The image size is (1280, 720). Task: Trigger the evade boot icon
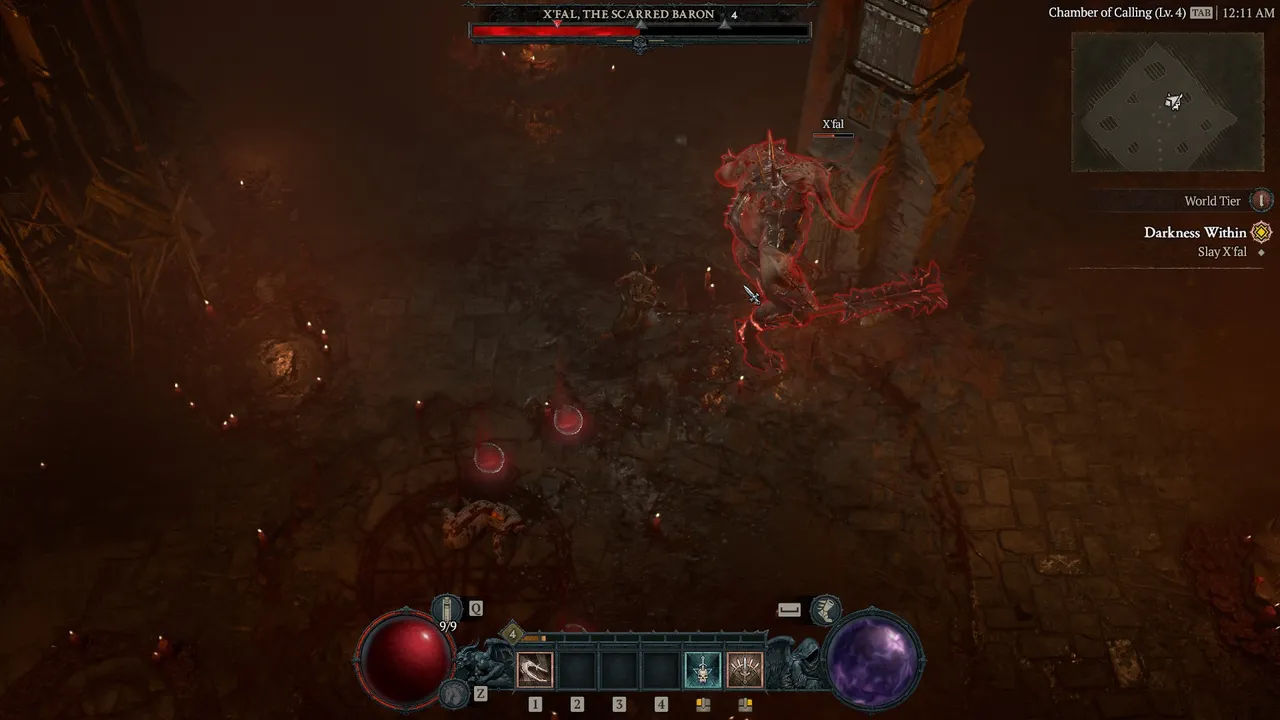825,608
